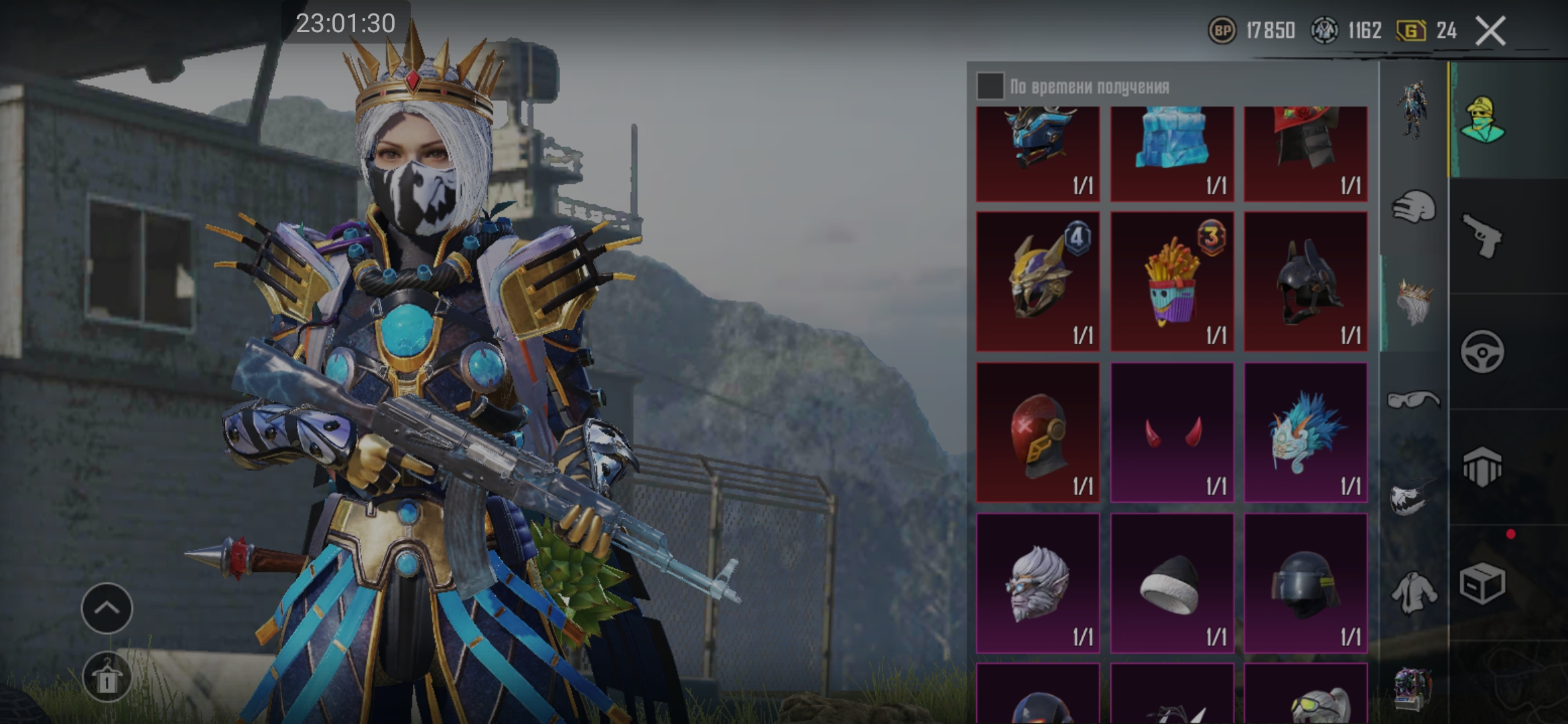Screen dimensions: 1568x724
Task: Select the dark riot helmet with visor
Action: (1305, 583)
